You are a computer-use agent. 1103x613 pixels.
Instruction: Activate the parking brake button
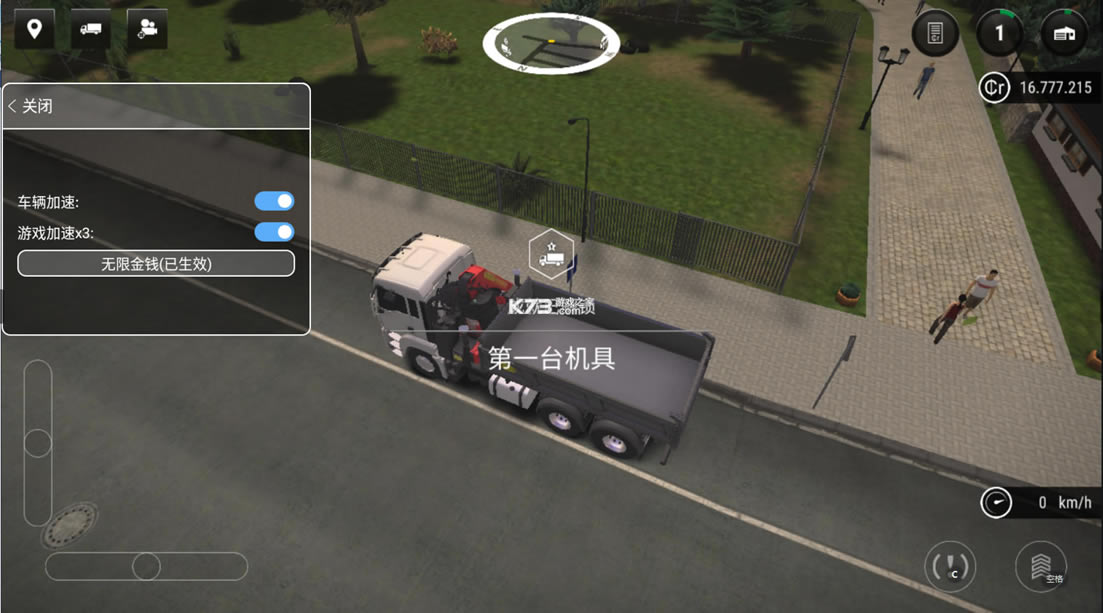(x=949, y=566)
